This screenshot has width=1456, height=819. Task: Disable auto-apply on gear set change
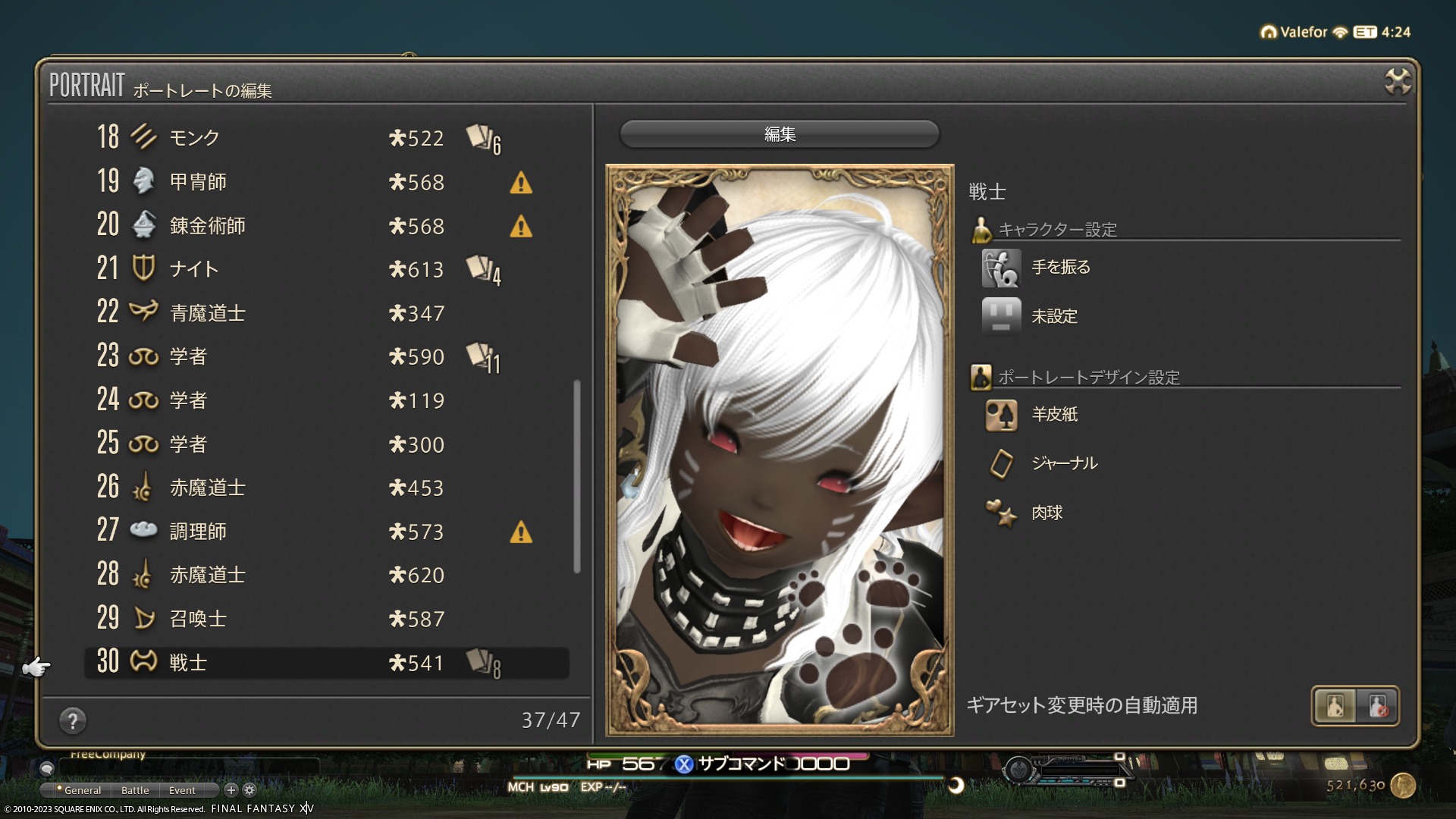pos(1378,706)
